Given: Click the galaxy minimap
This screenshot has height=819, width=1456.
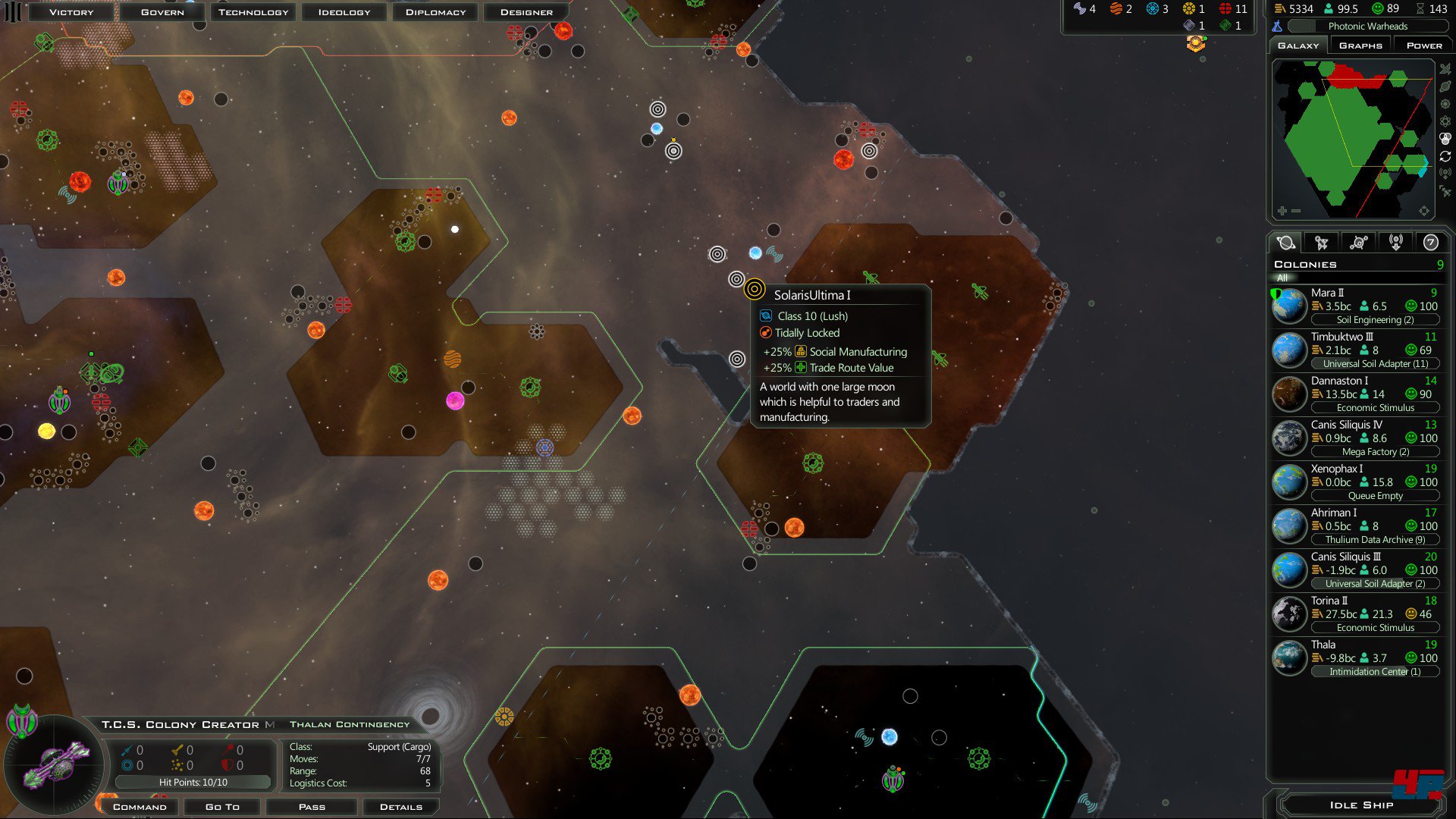Looking at the screenshot, I should 1352,138.
